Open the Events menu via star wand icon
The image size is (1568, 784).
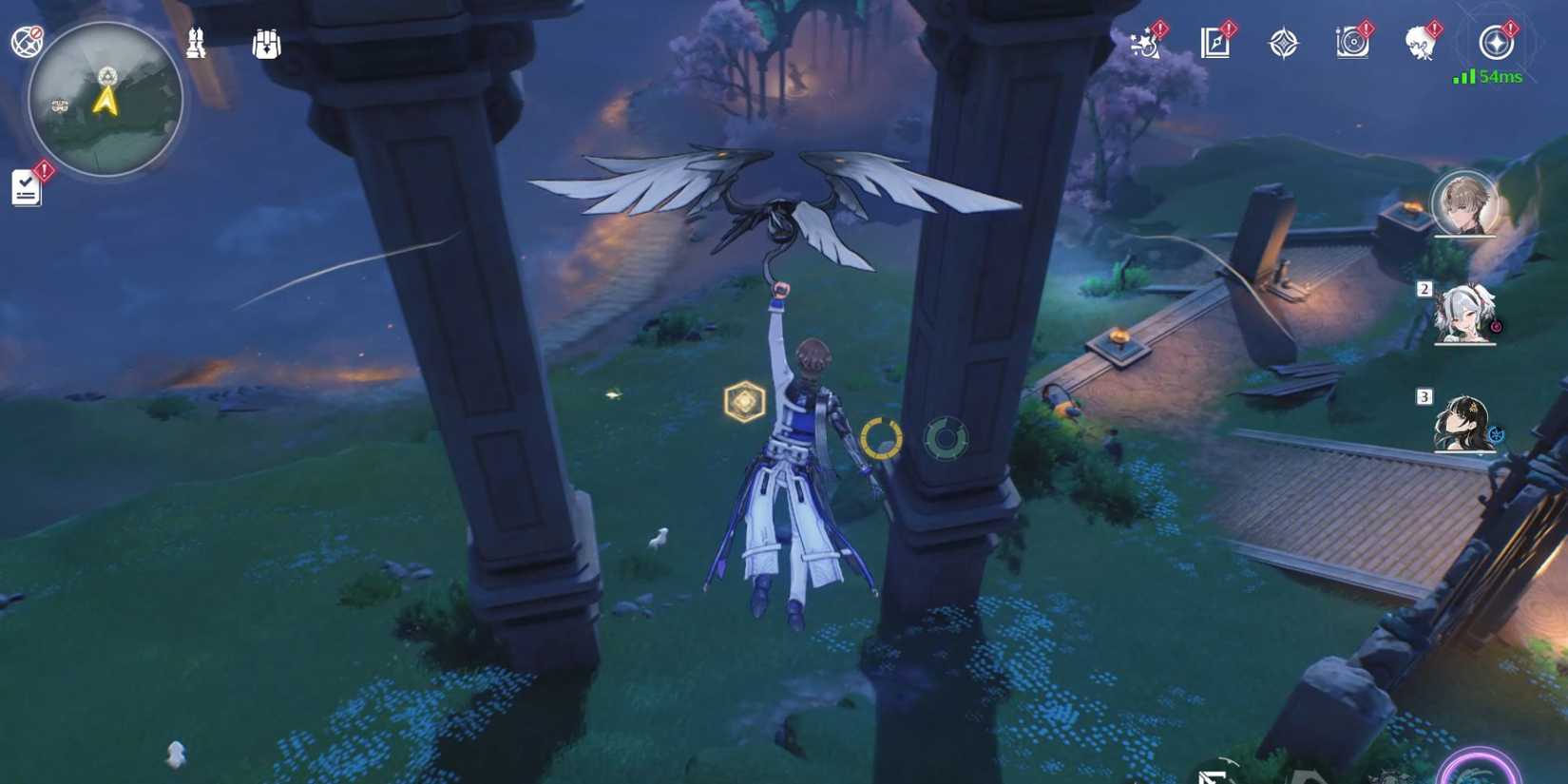(x=1144, y=43)
